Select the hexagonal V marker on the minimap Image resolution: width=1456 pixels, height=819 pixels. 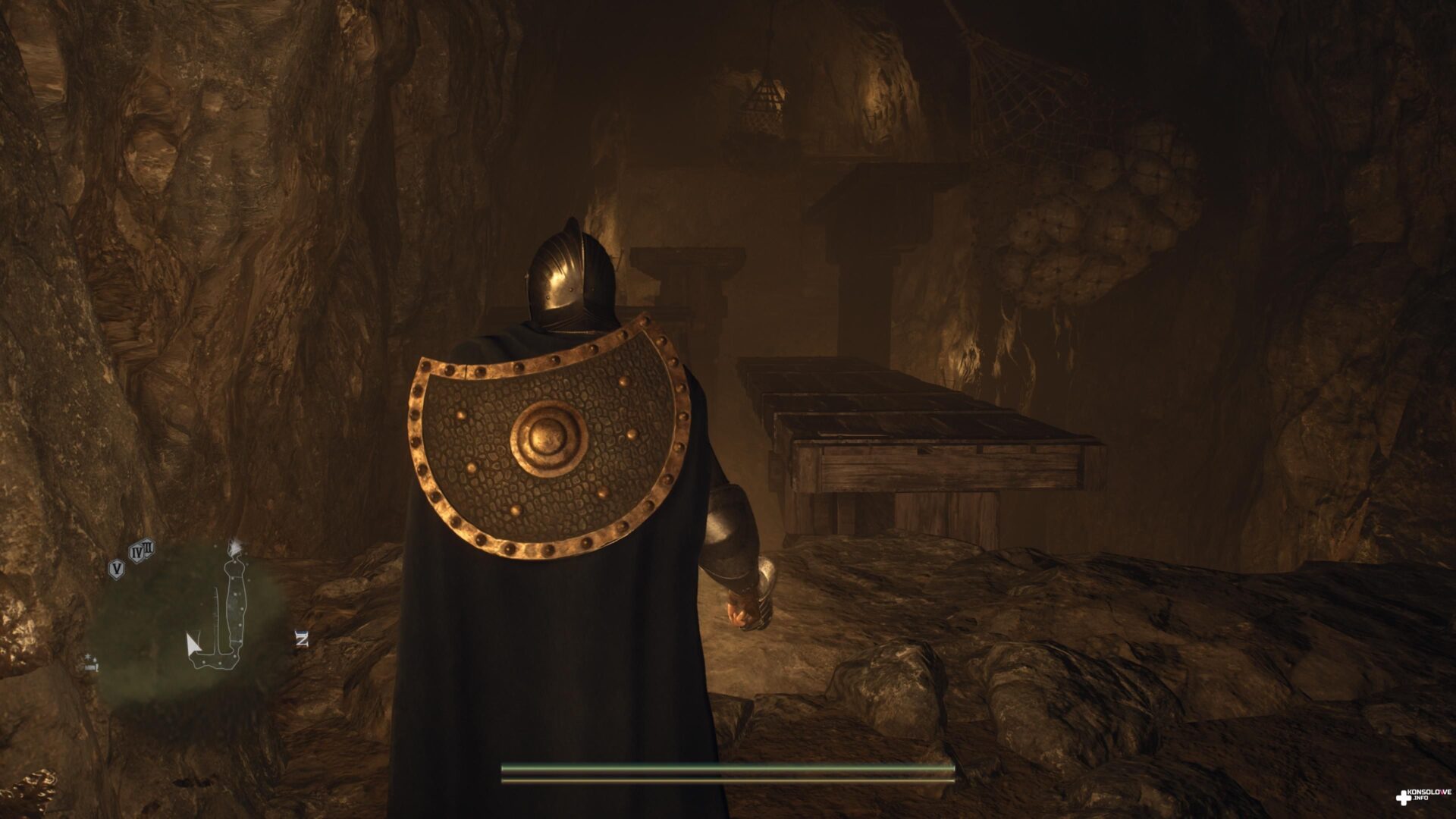pyautogui.click(x=117, y=568)
